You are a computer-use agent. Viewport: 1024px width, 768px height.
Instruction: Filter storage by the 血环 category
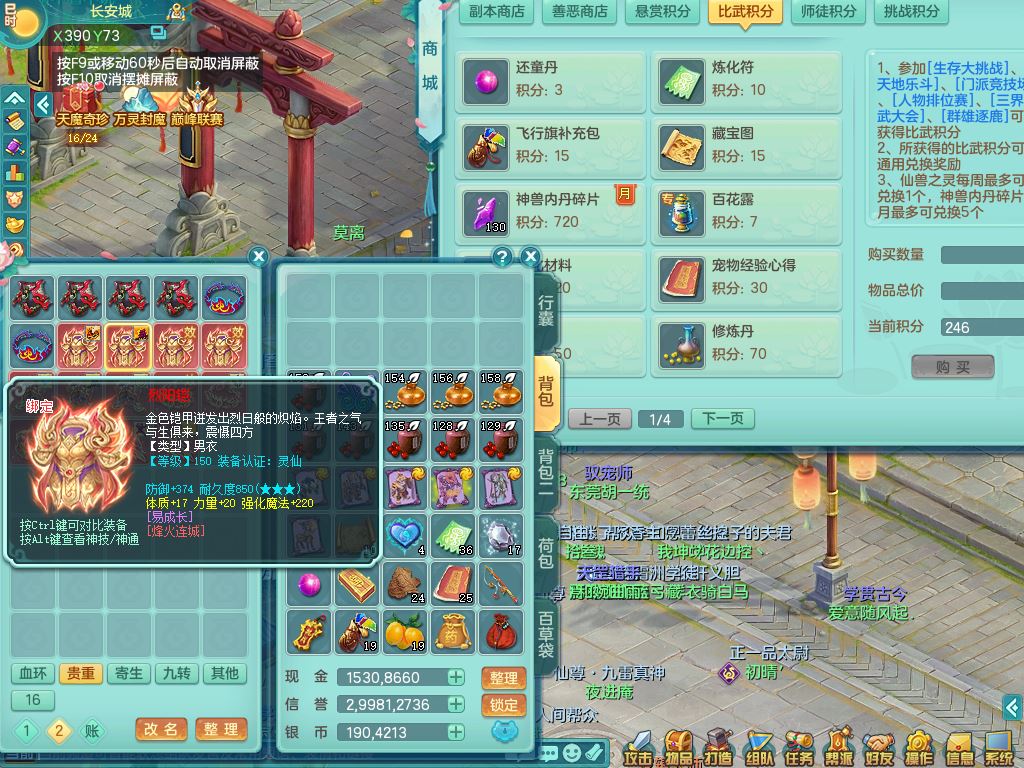pos(33,673)
